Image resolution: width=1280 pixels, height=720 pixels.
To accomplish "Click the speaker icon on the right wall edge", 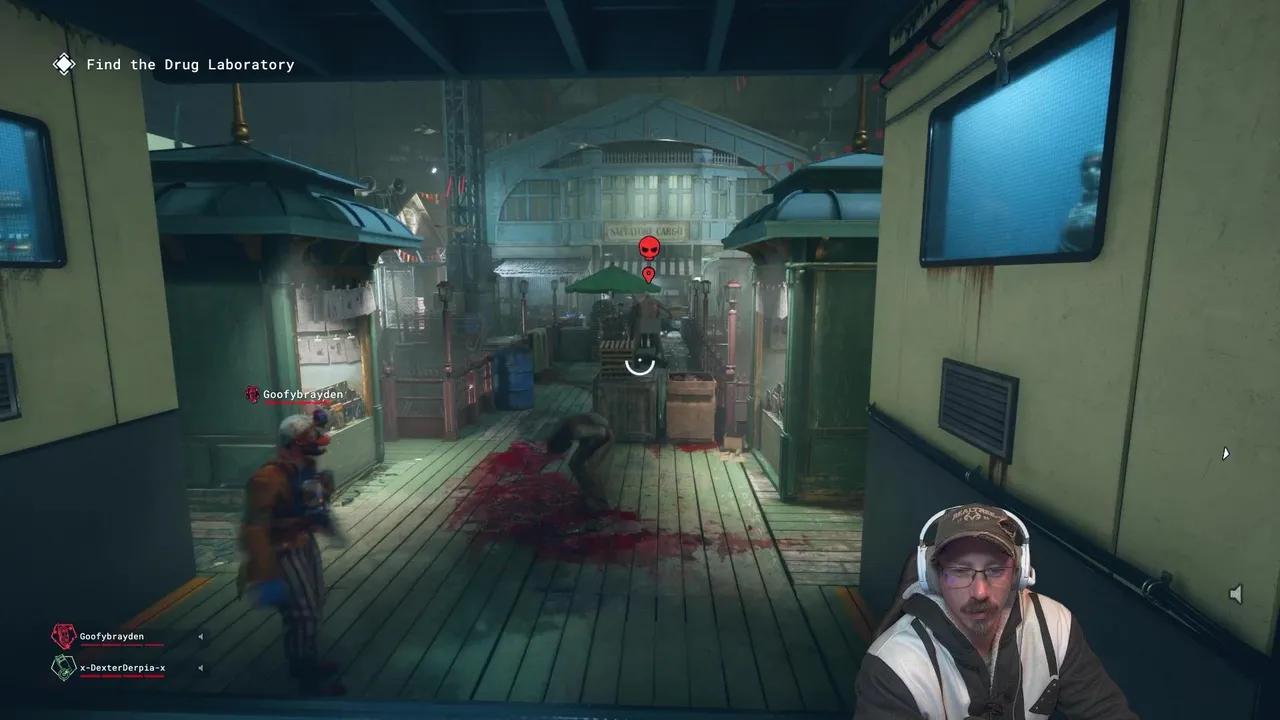I will coord(1236,593).
